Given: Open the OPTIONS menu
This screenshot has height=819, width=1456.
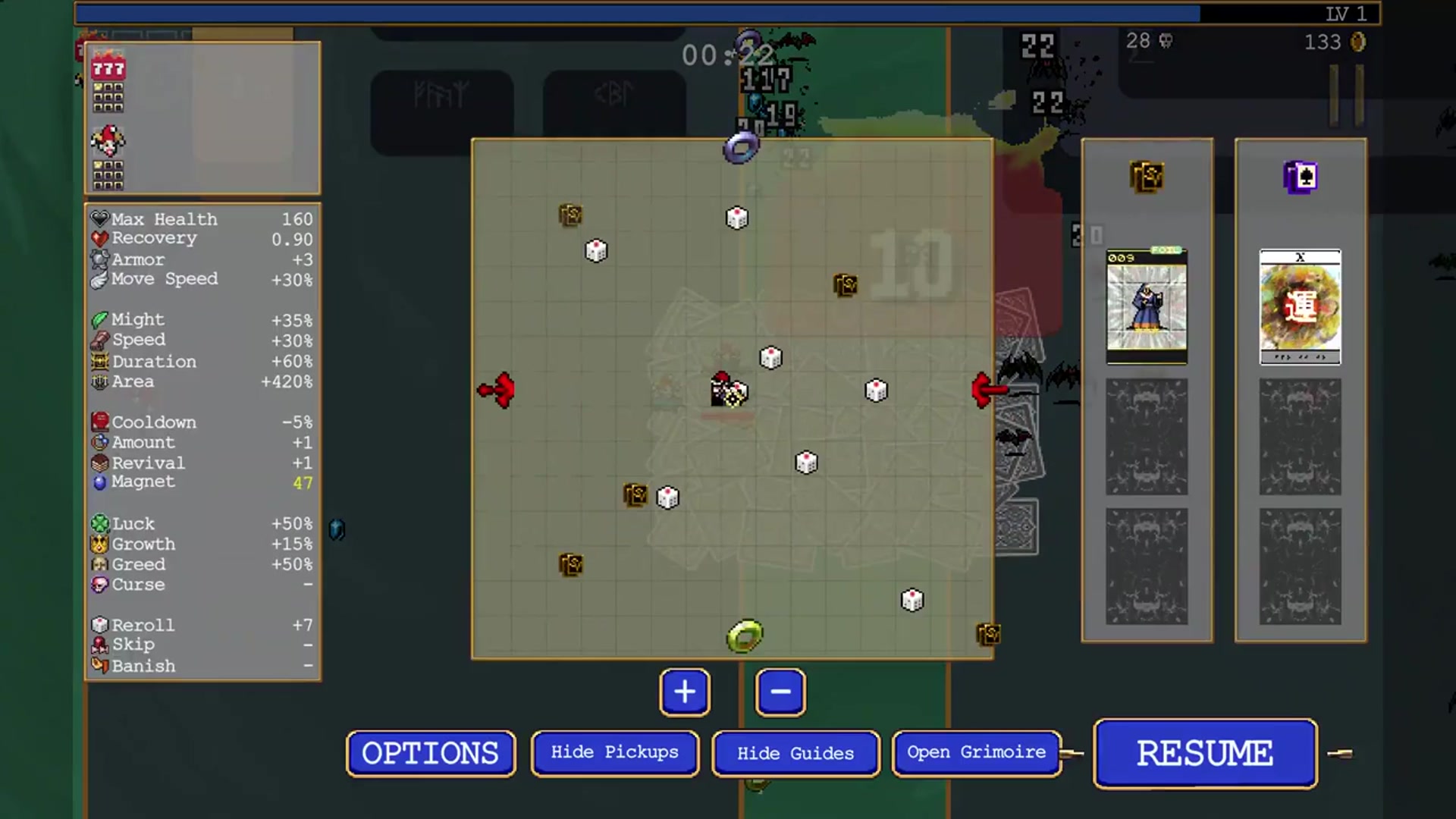Looking at the screenshot, I should click(430, 753).
